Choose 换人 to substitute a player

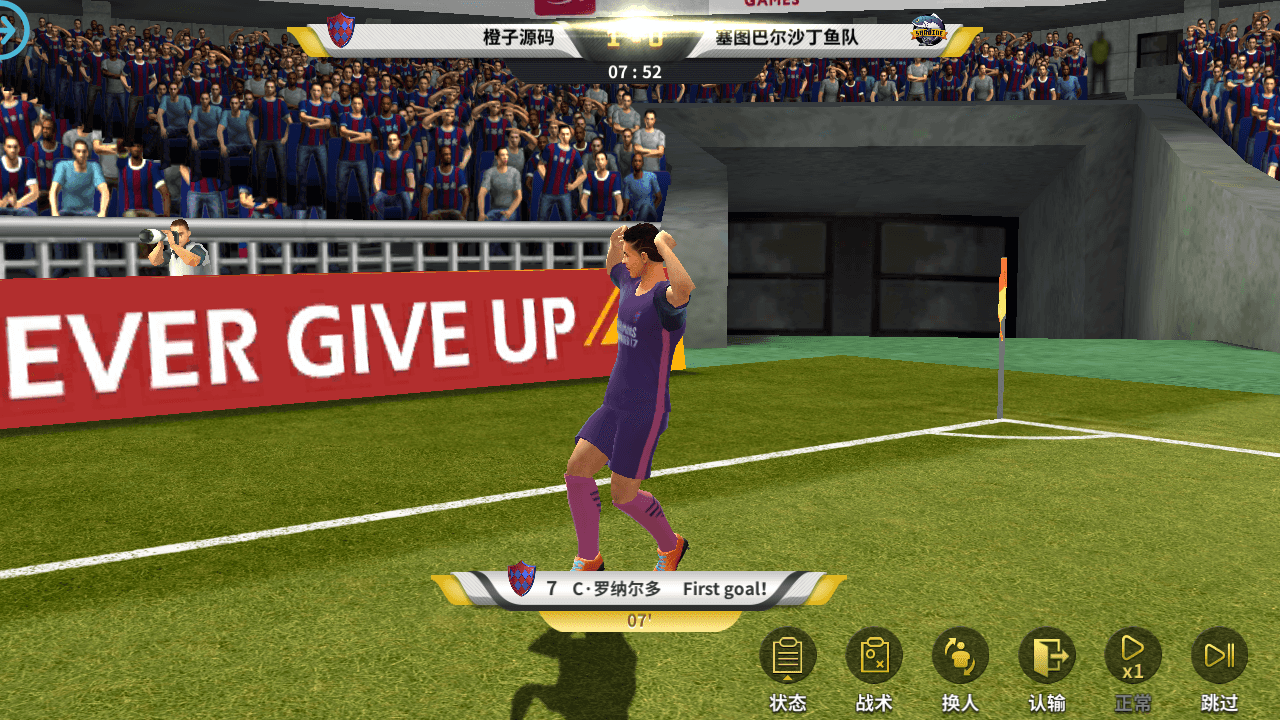pyautogui.click(x=960, y=657)
